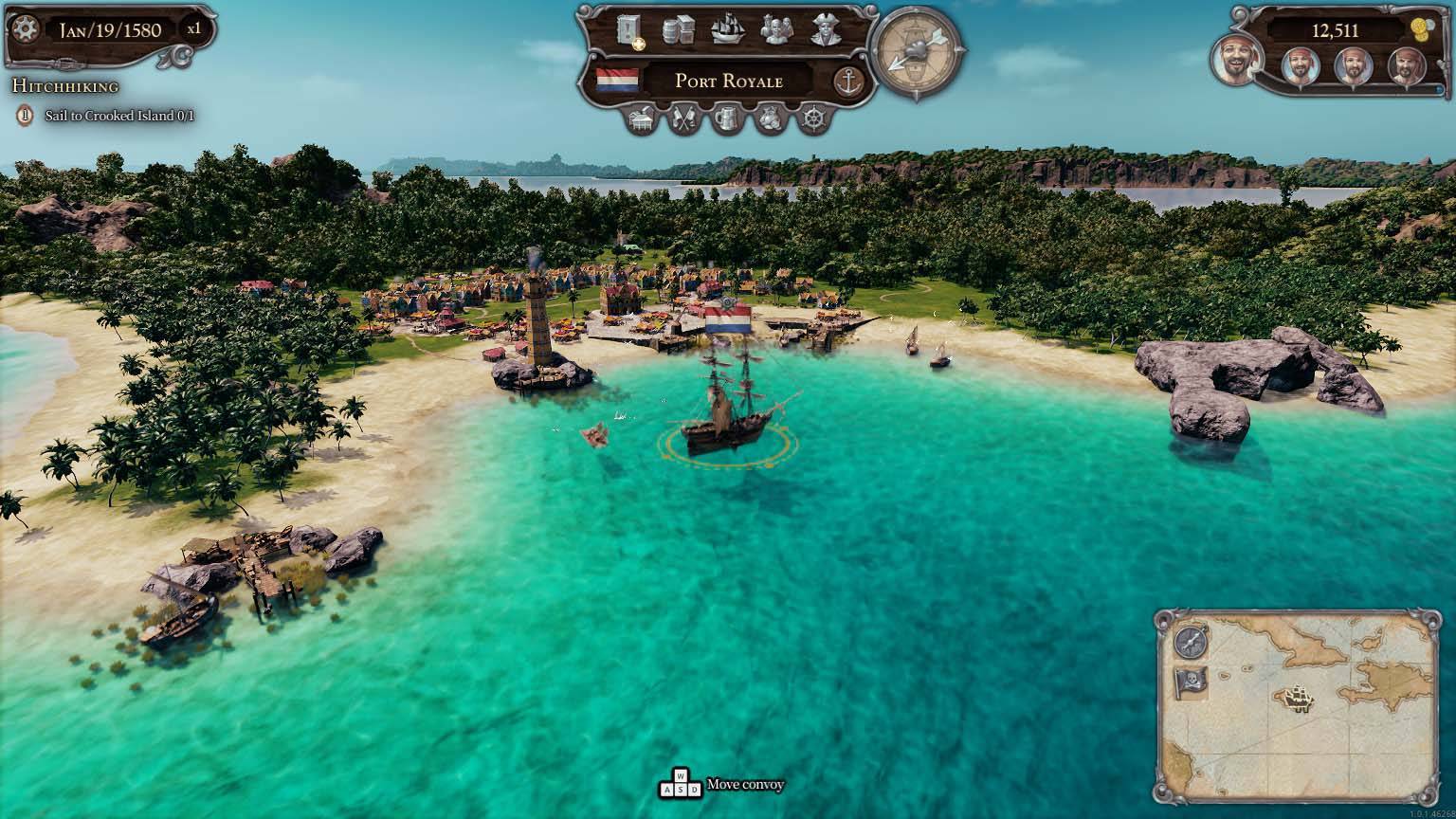The height and width of the screenshot is (819, 1456).
Task: Open the ship's wheel icon
Action: pyautogui.click(x=813, y=120)
